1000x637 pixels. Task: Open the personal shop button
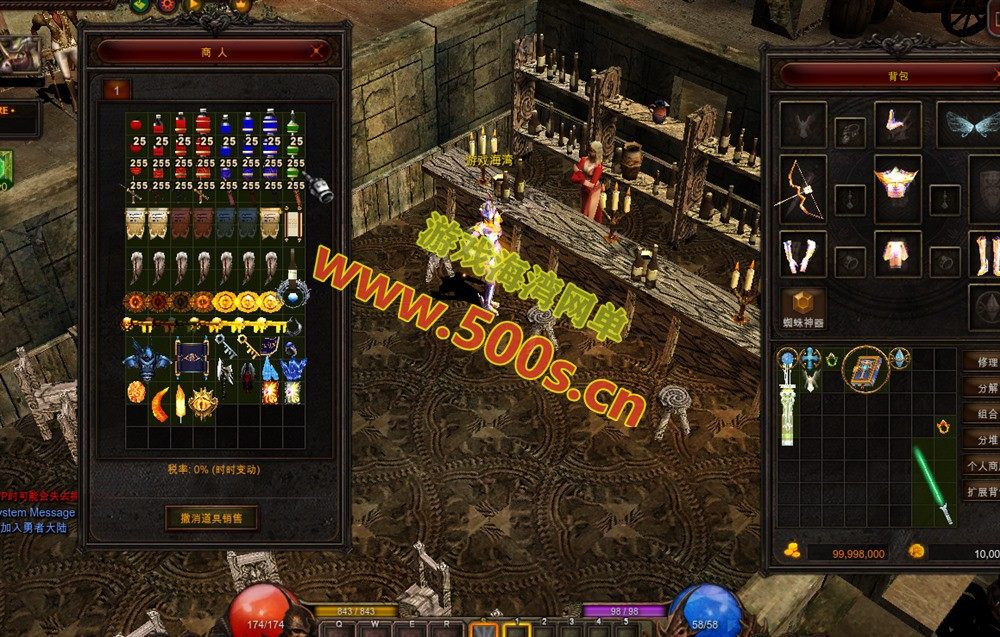pos(984,465)
